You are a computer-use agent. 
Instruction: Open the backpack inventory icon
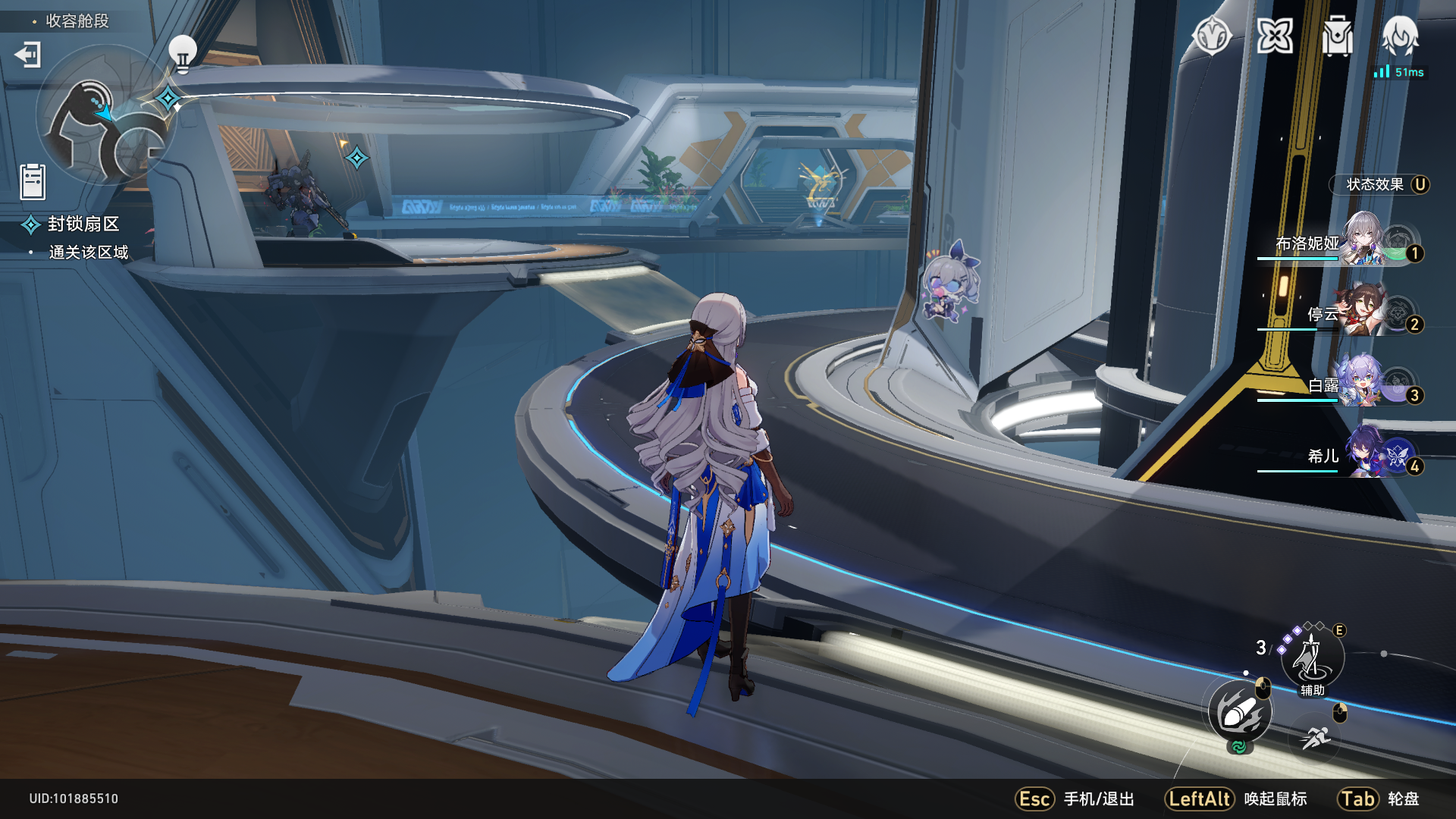click(1337, 36)
